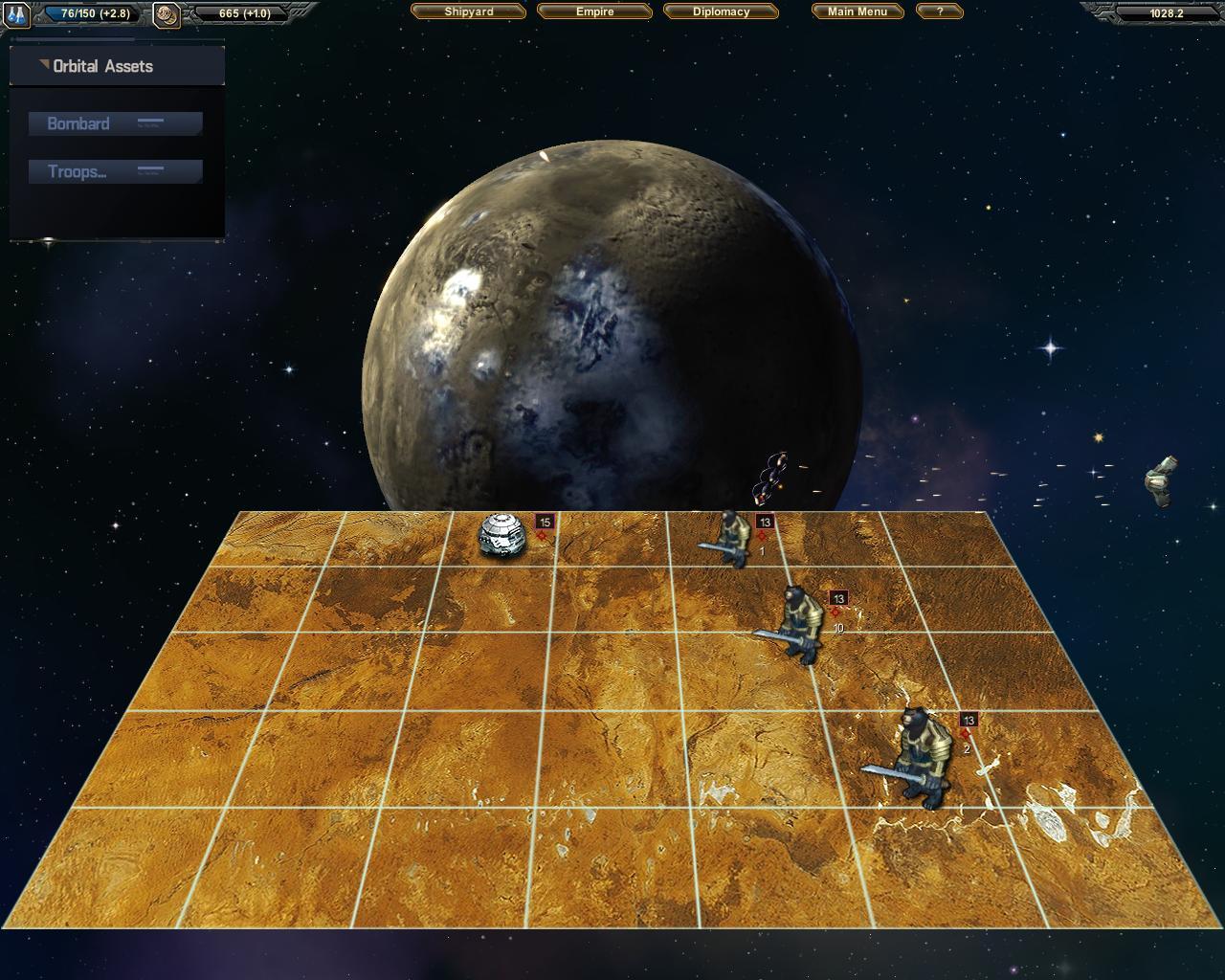
Task: Click the research flask icon
Action: [x=17, y=14]
